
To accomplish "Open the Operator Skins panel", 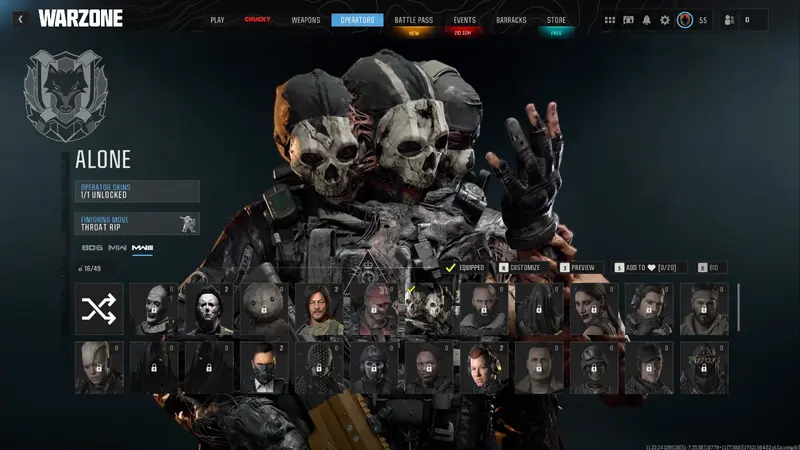I will (x=138, y=191).
